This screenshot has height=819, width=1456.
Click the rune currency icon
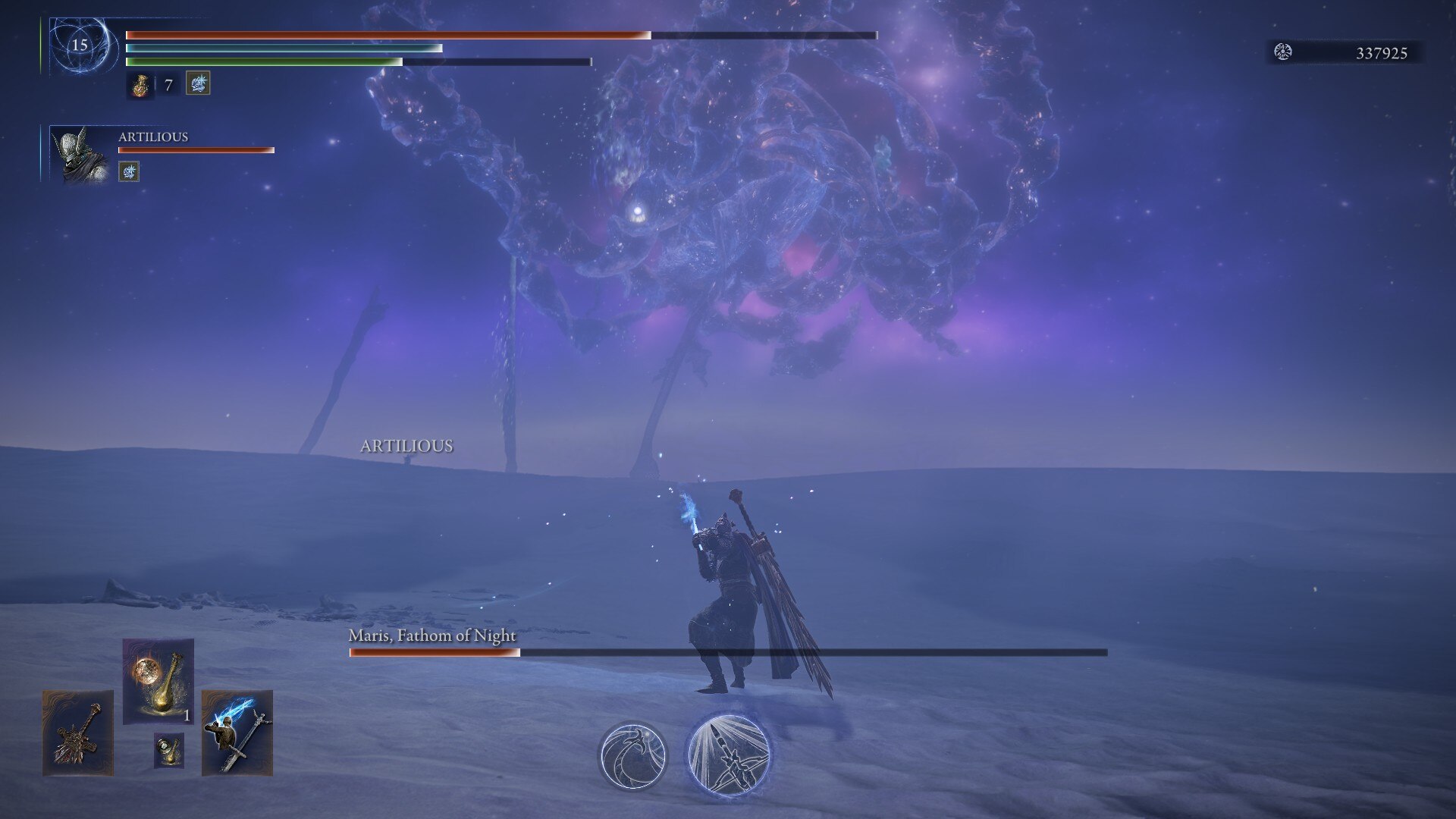(x=1283, y=52)
